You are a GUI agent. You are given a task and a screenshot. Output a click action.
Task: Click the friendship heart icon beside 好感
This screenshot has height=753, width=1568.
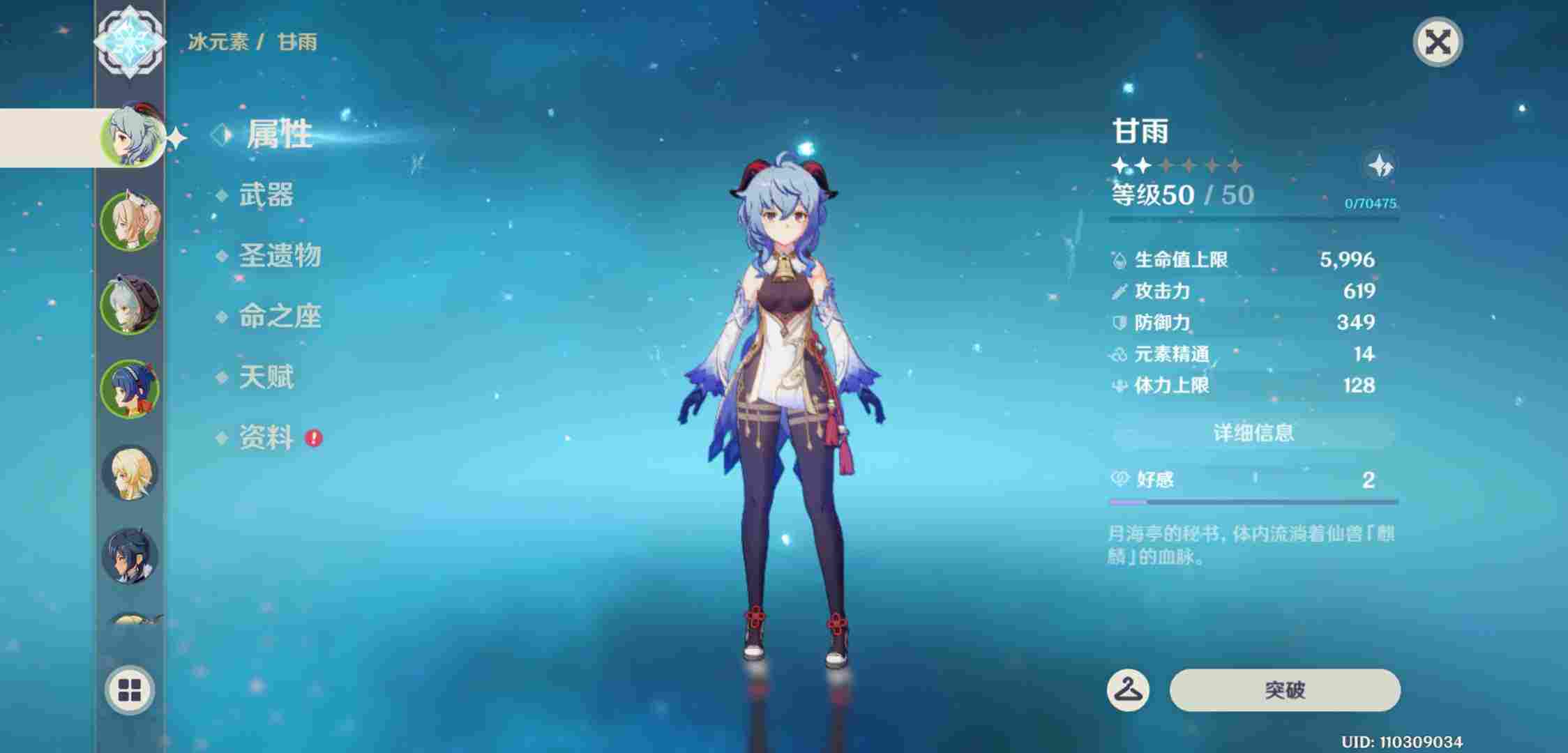pyautogui.click(x=1120, y=480)
